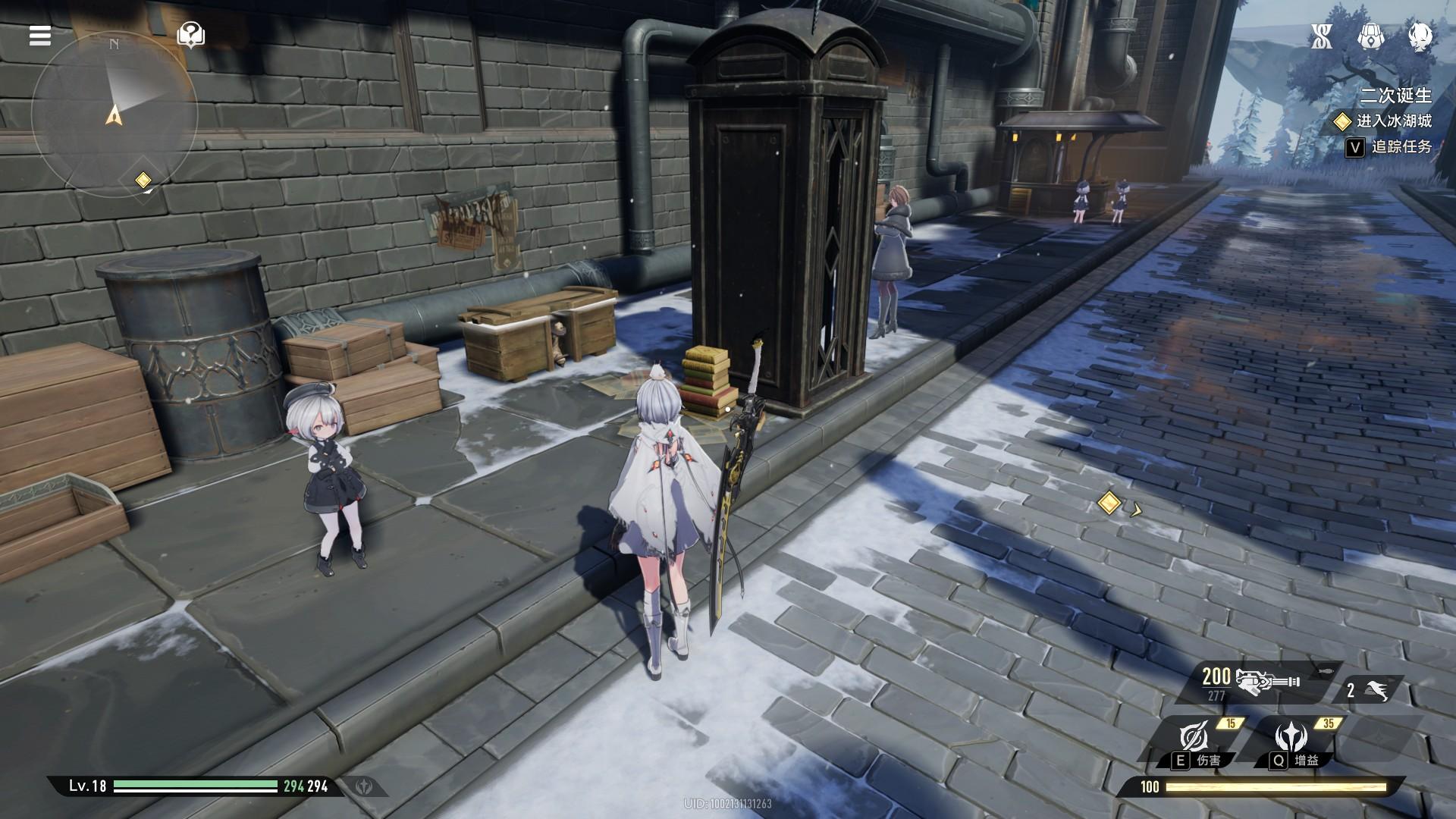Open the question-mark guide book

coord(190,35)
